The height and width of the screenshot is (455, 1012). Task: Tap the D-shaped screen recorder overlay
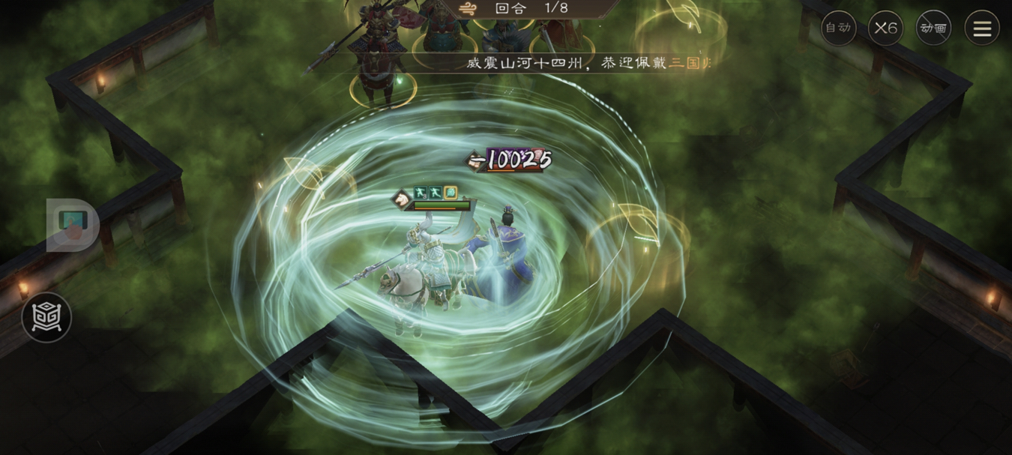pos(72,225)
